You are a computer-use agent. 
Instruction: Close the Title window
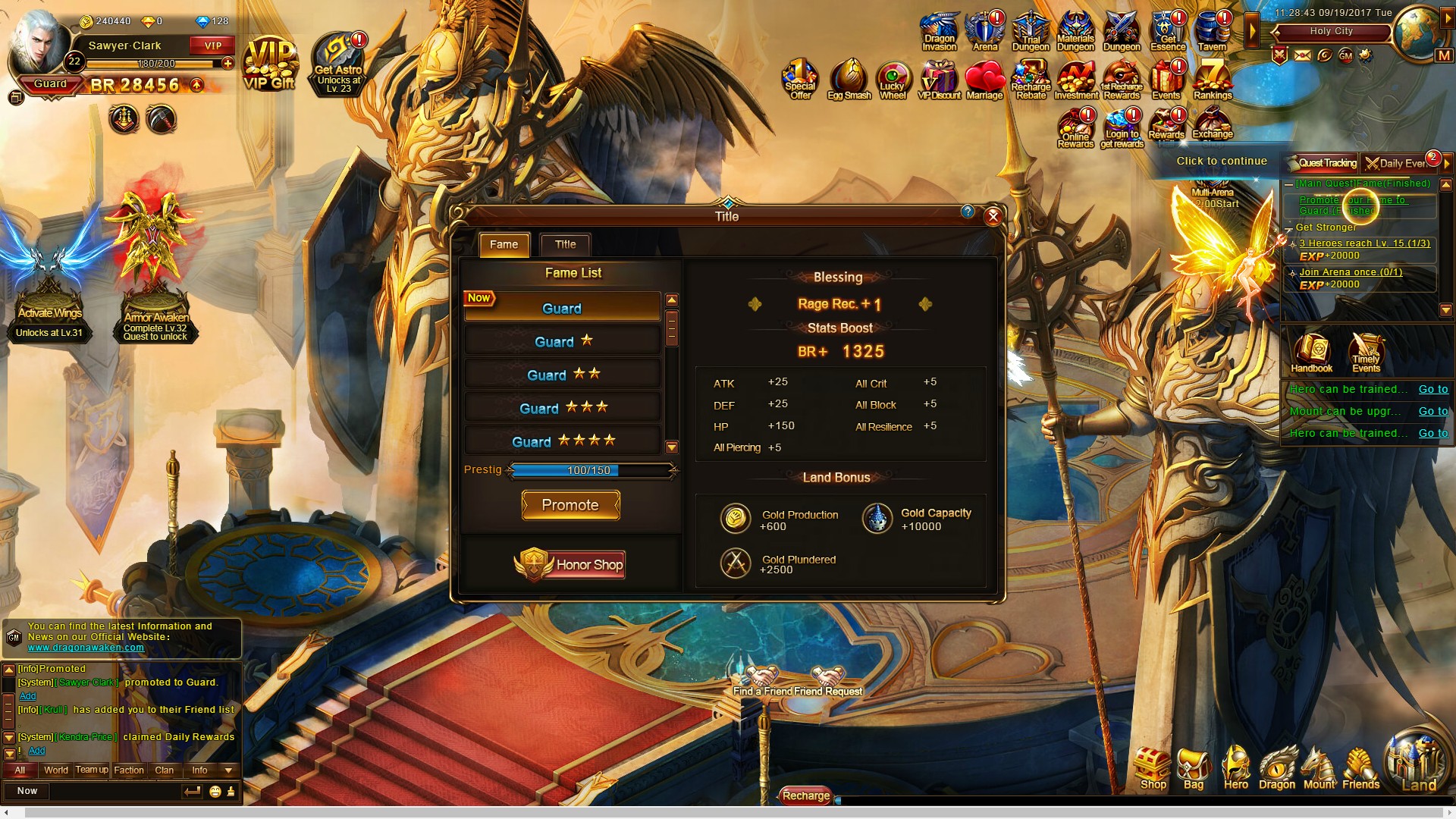click(x=993, y=217)
